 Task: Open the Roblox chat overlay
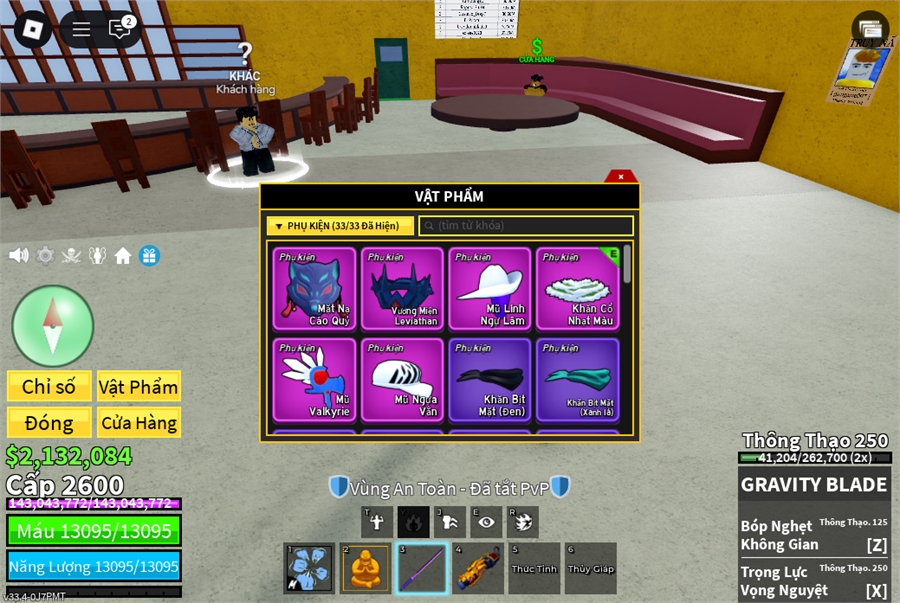(x=120, y=29)
